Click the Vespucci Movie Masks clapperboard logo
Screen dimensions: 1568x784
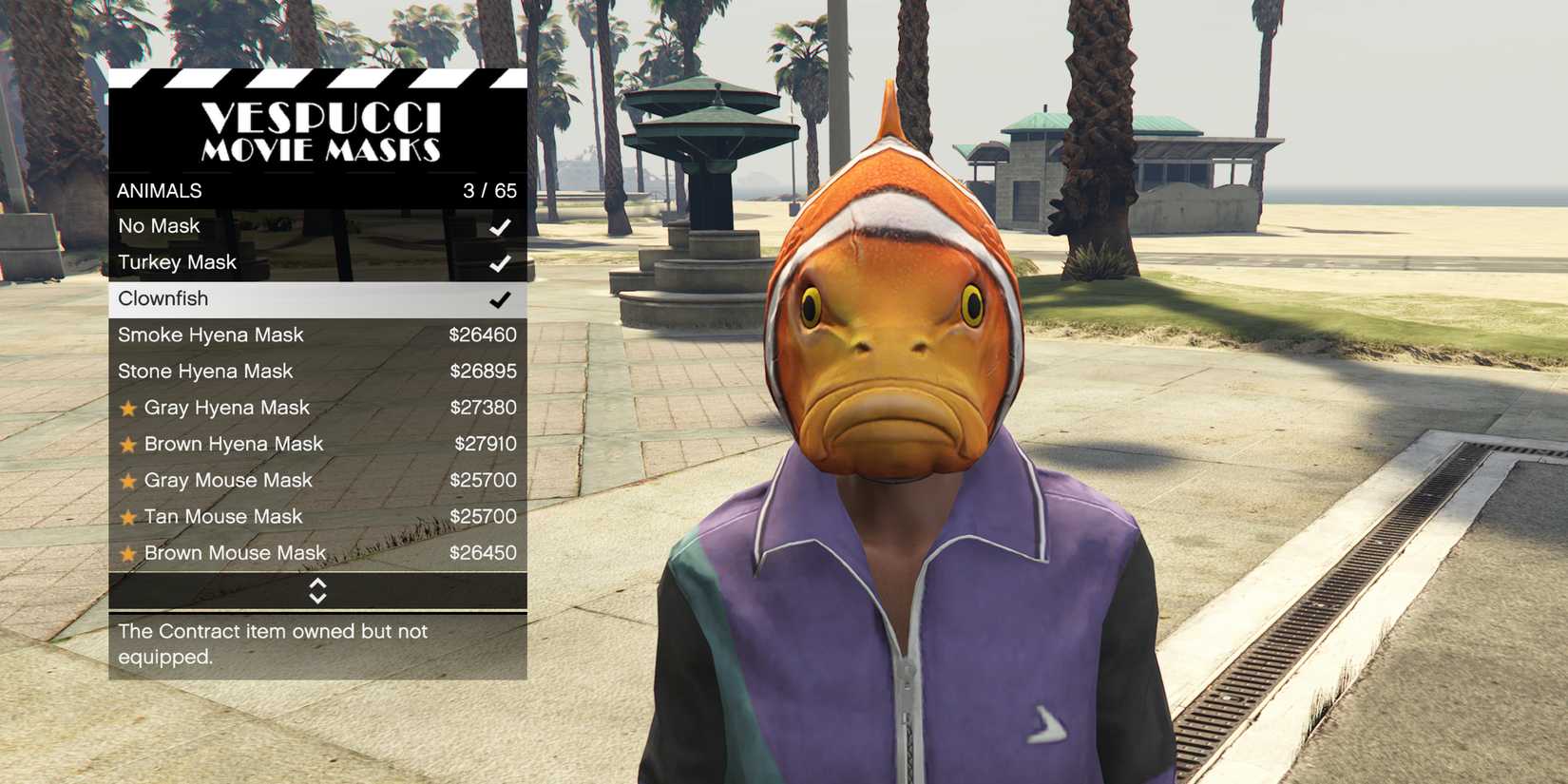318,131
